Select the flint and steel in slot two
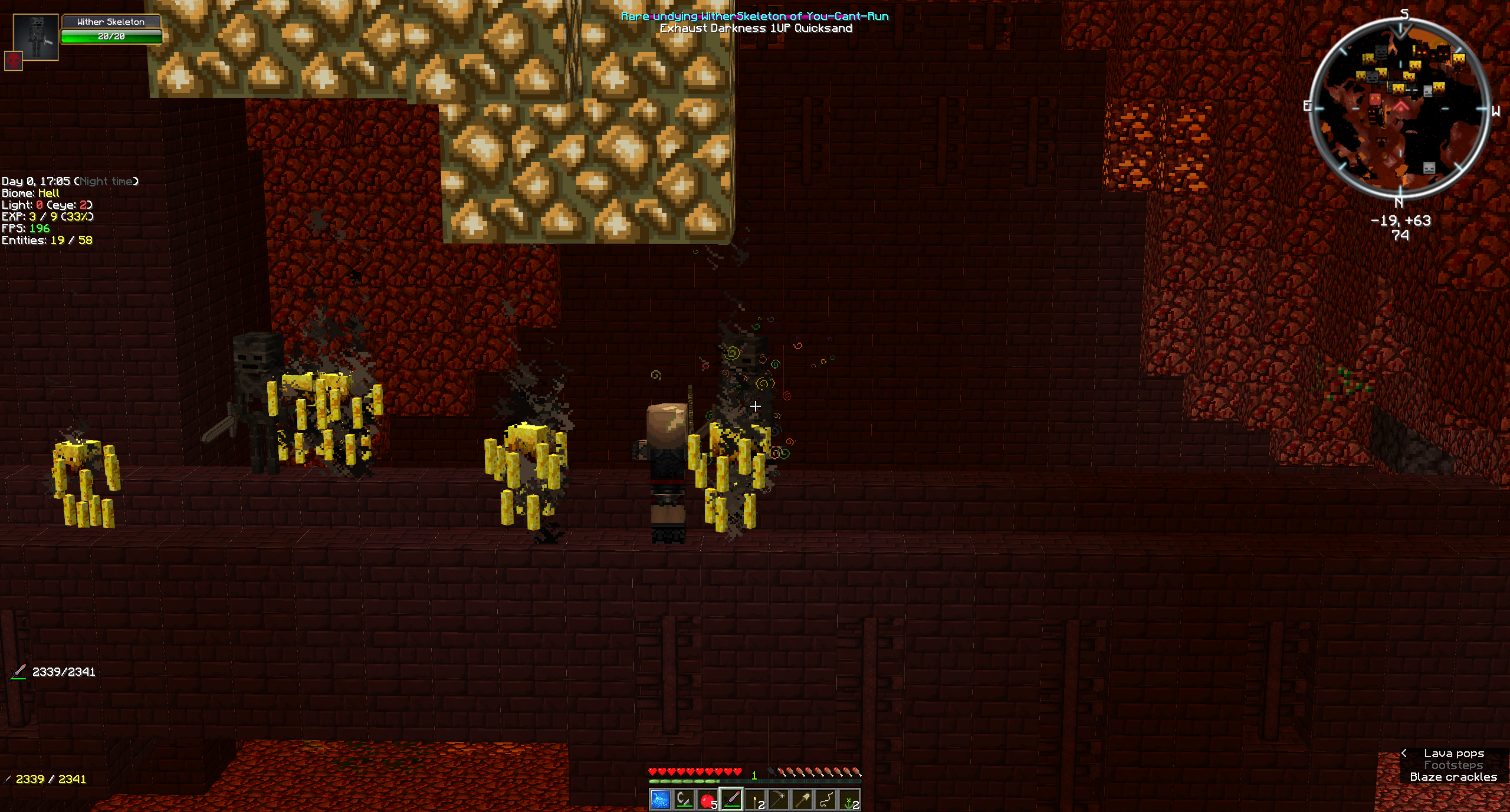Image resolution: width=1510 pixels, height=812 pixels. pyautogui.click(x=684, y=800)
